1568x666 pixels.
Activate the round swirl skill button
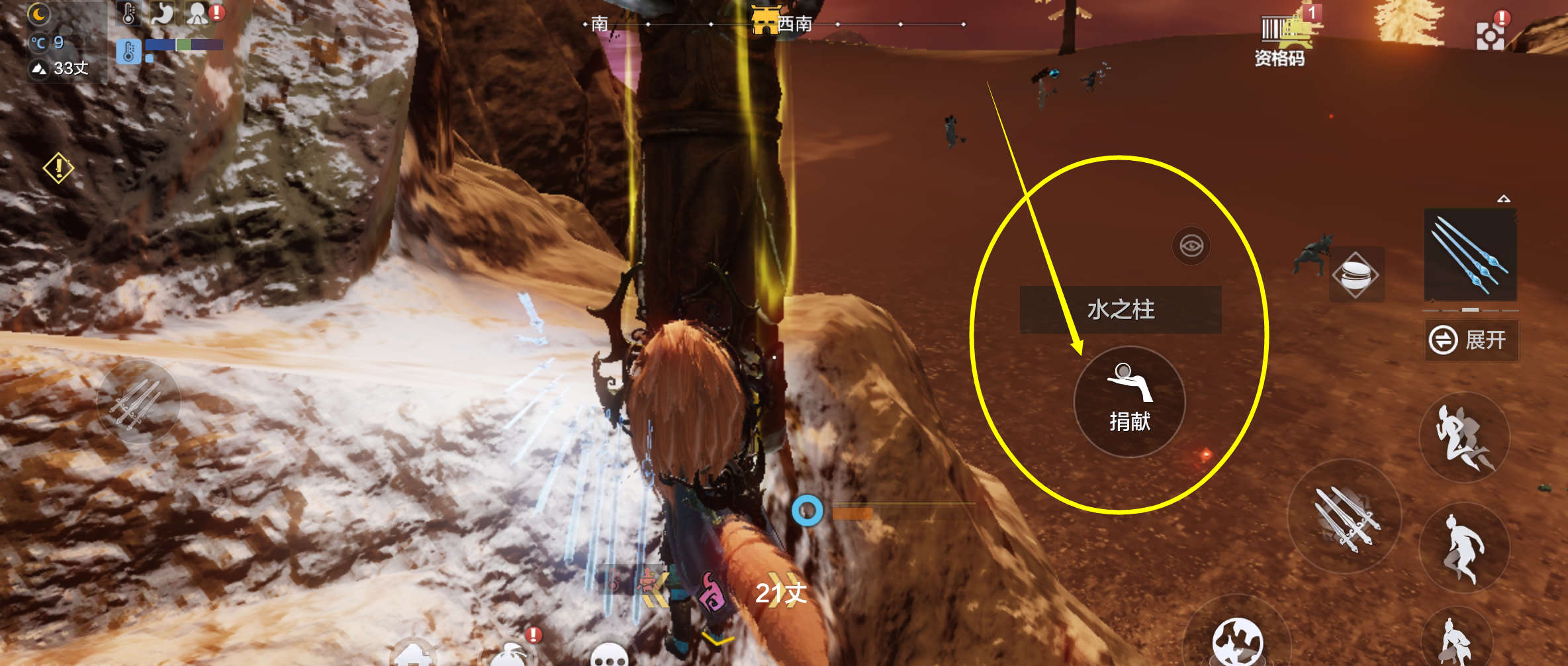[x=1236, y=642]
